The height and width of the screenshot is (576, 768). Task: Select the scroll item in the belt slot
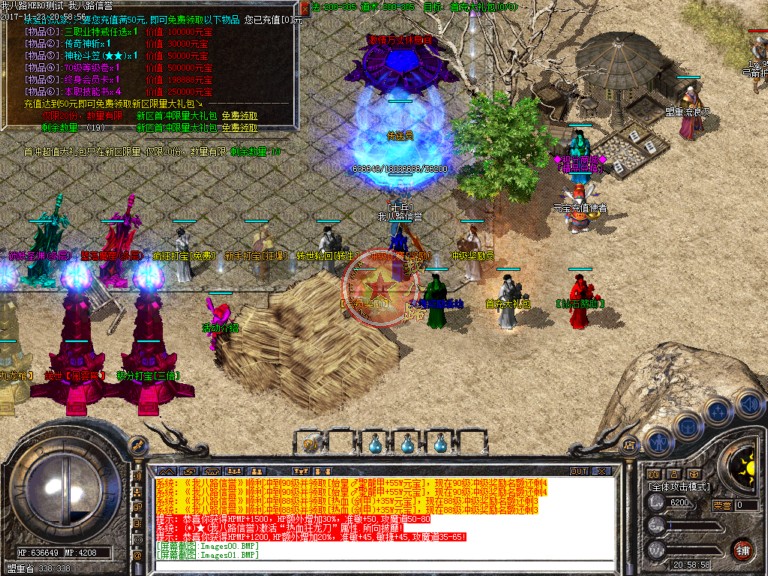click(x=309, y=444)
